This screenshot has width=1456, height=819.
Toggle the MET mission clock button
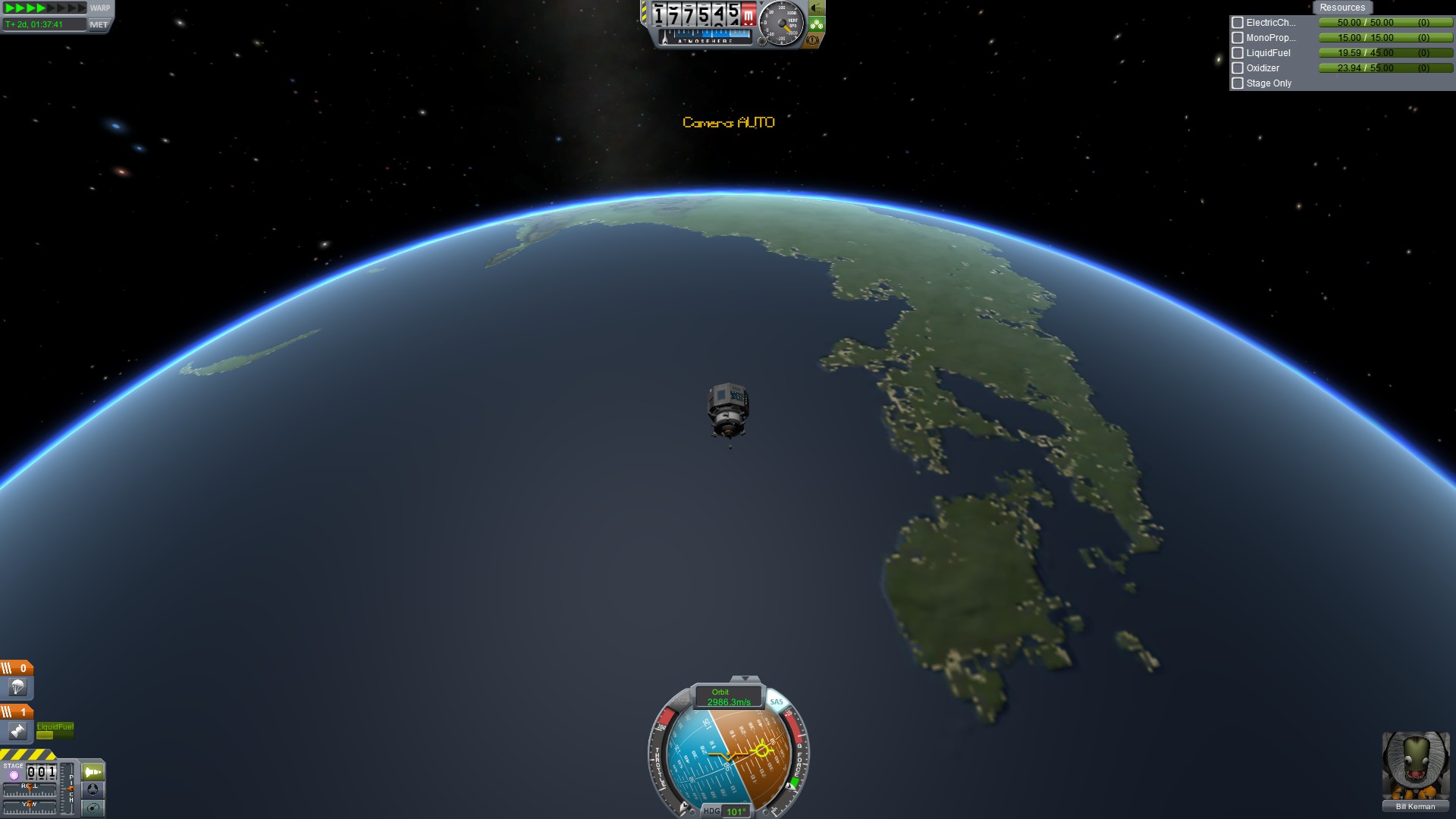coord(99,25)
